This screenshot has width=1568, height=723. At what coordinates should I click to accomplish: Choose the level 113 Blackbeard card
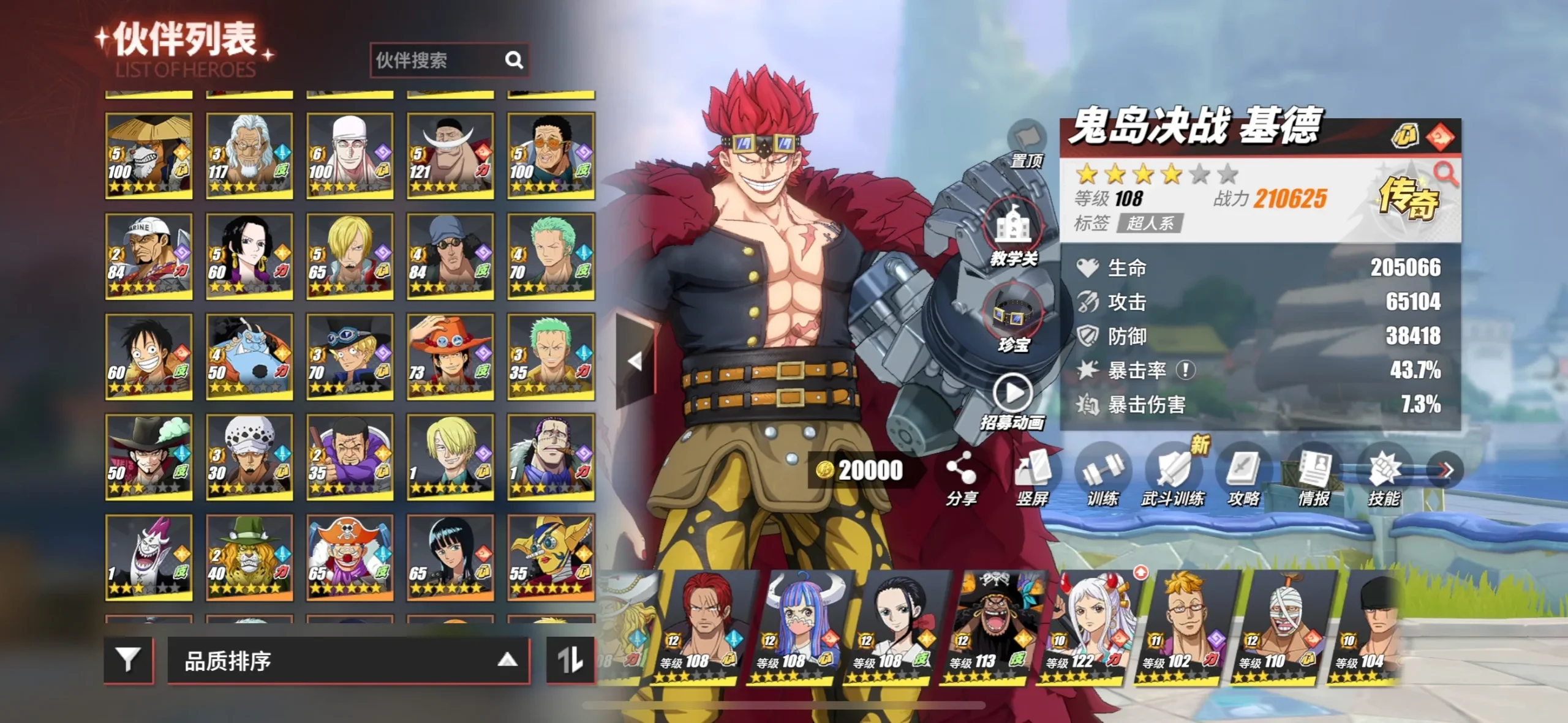point(986,627)
